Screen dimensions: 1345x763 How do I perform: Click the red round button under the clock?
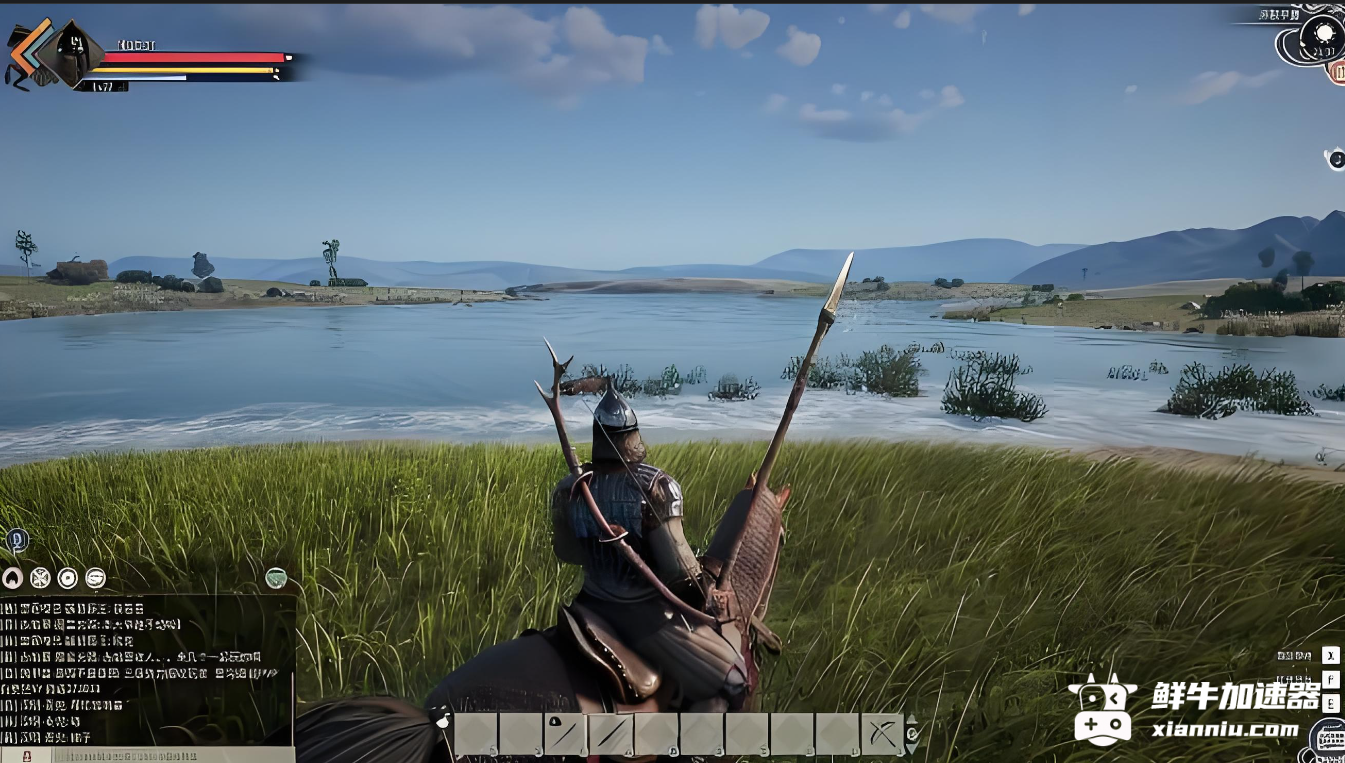click(1337, 71)
